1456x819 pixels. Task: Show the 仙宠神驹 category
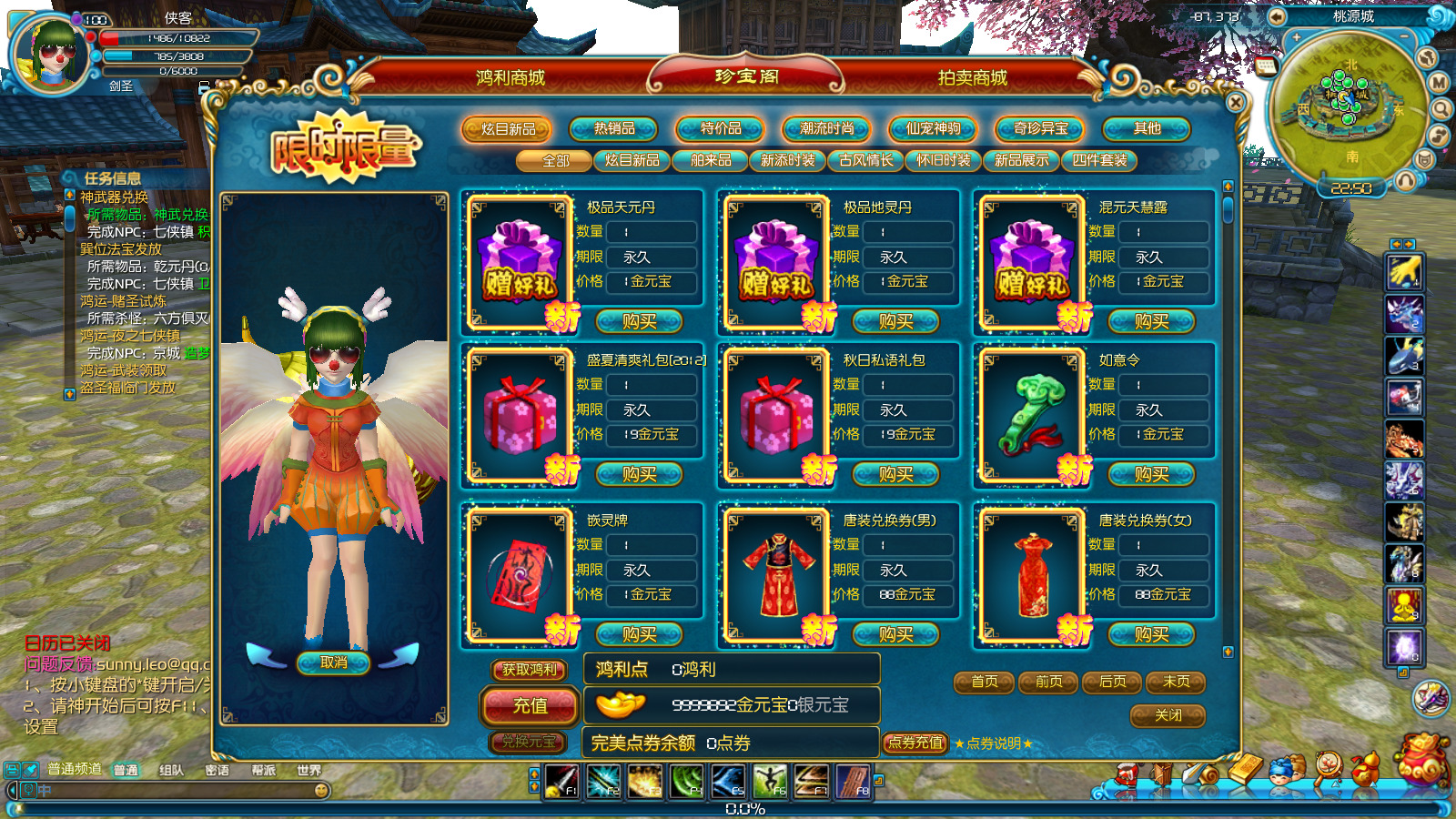tap(933, 129)
